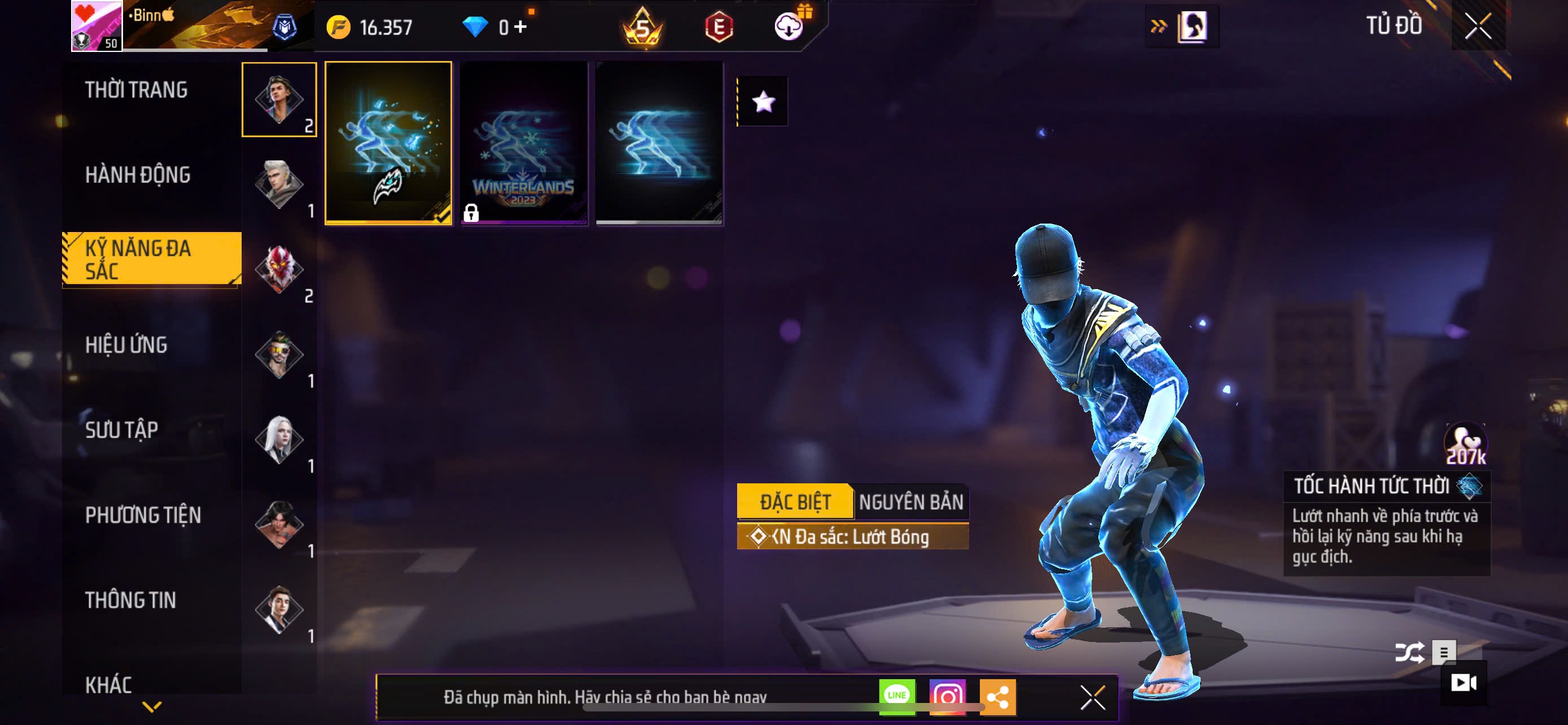The image size is (1568, 725).
Task: Show the Thông Tin category
Action: pos(130,600)
